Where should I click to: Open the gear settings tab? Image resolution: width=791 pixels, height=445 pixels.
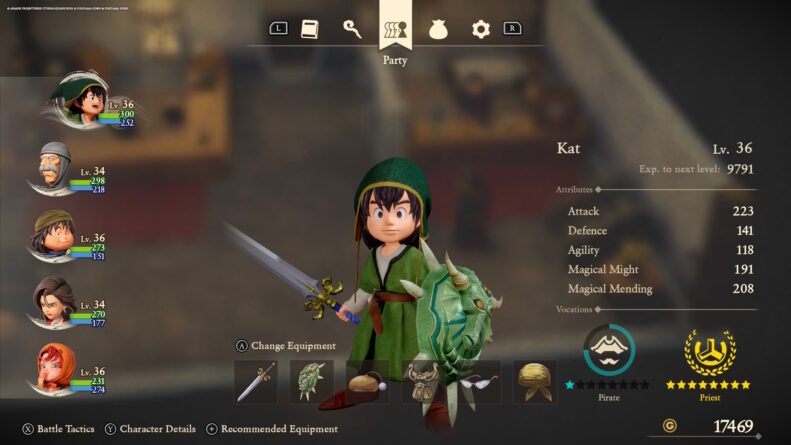point(481,30)
